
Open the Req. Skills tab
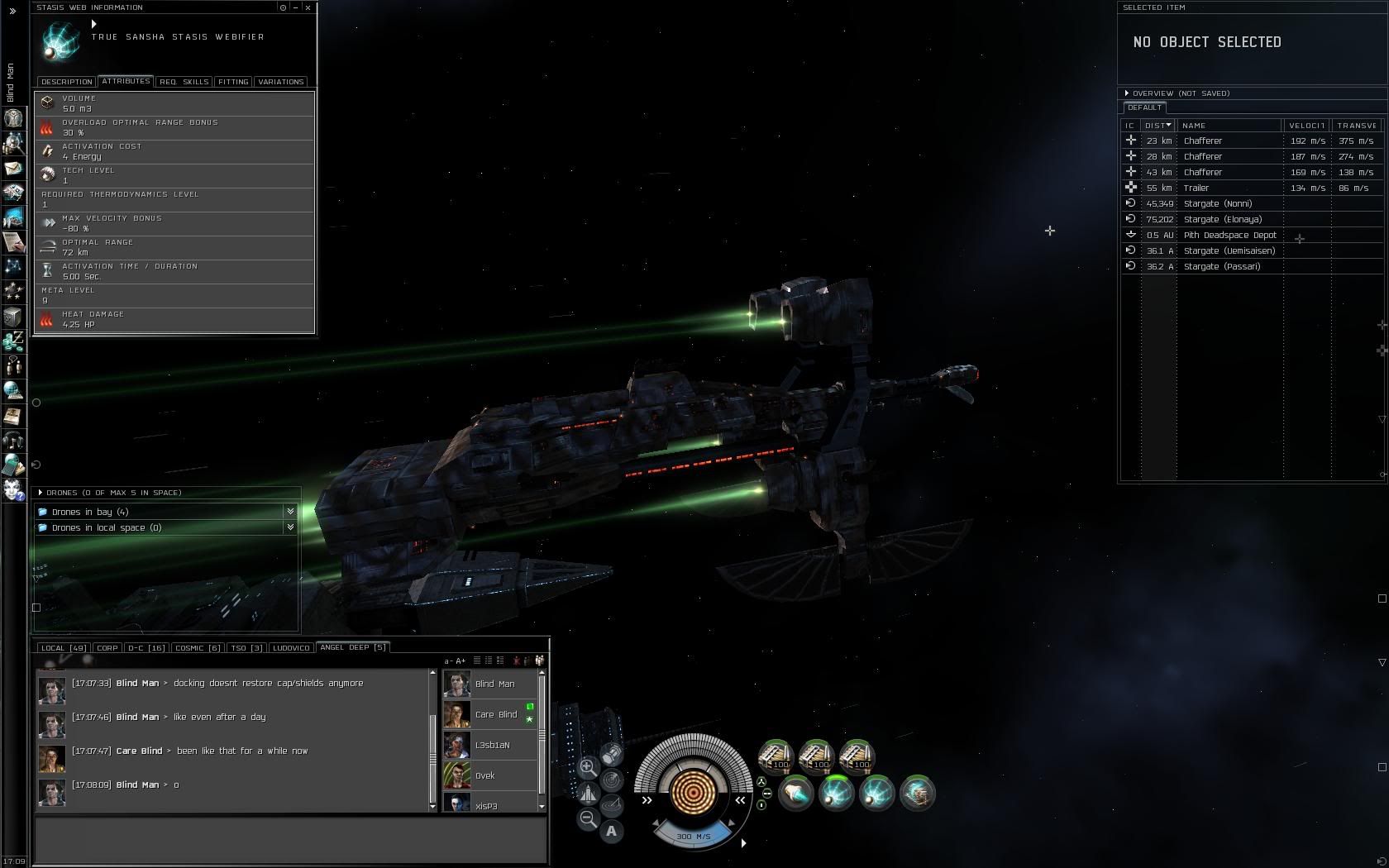coord(184,82)
